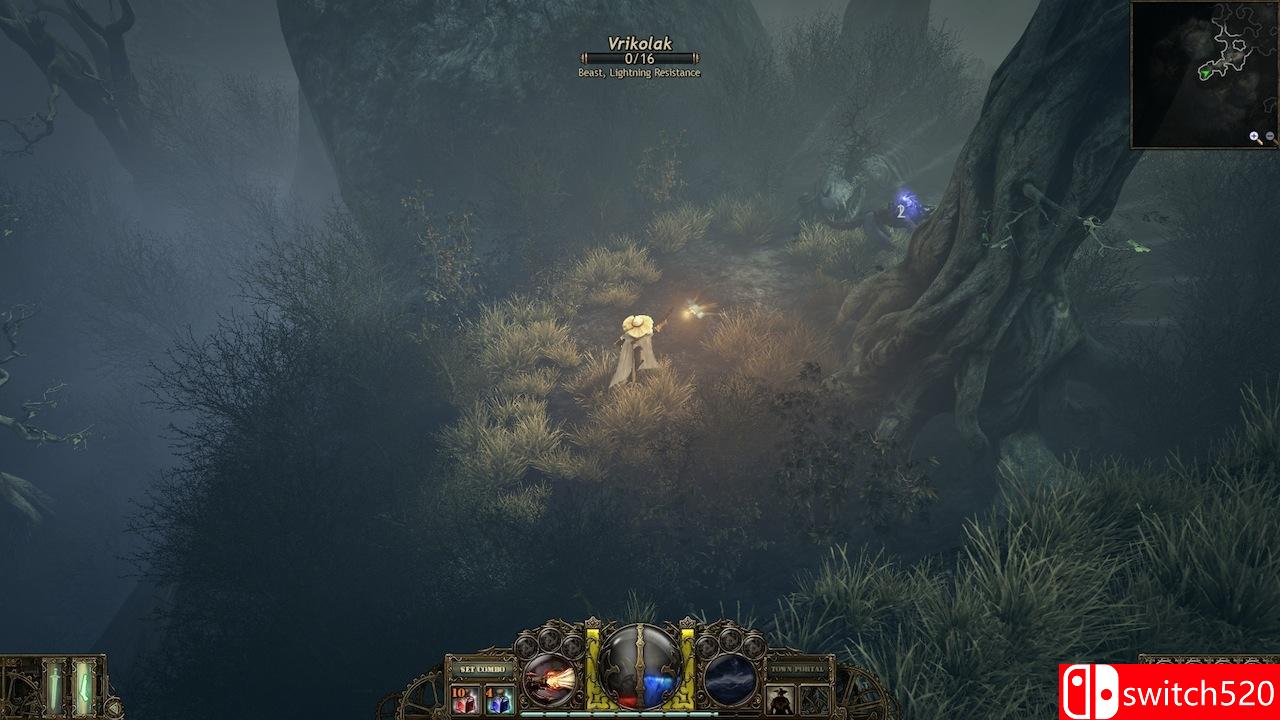Open the hunter character portrait icon

point(782,698)
